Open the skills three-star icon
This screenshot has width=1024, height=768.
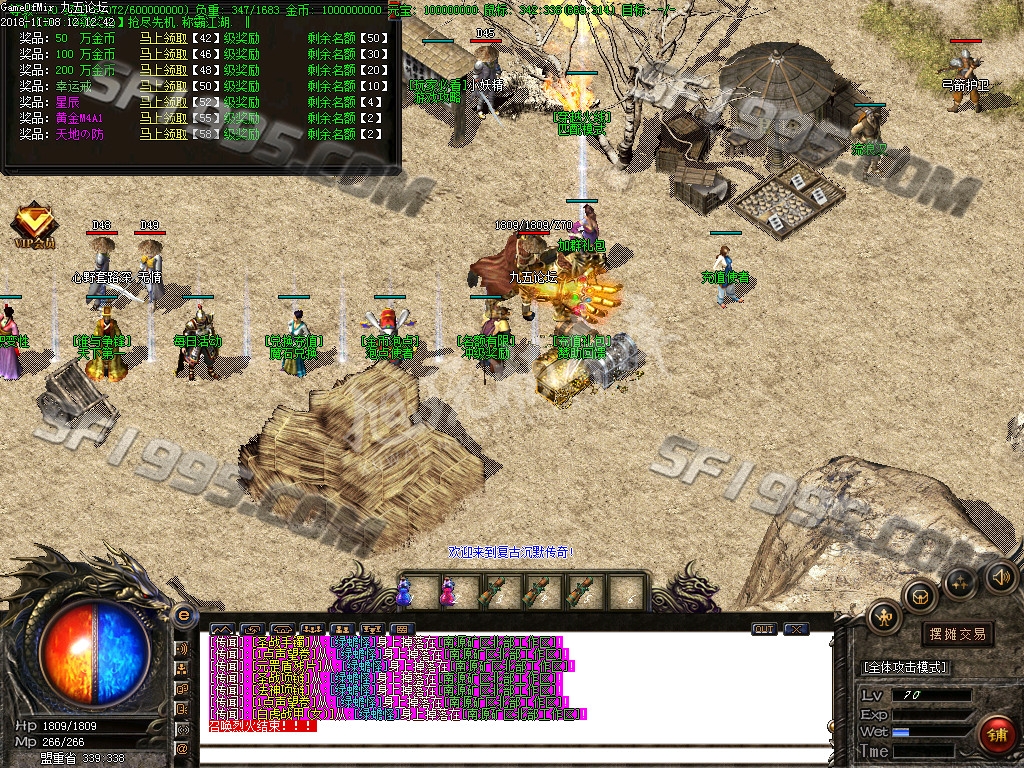click(x=960, y=581)
